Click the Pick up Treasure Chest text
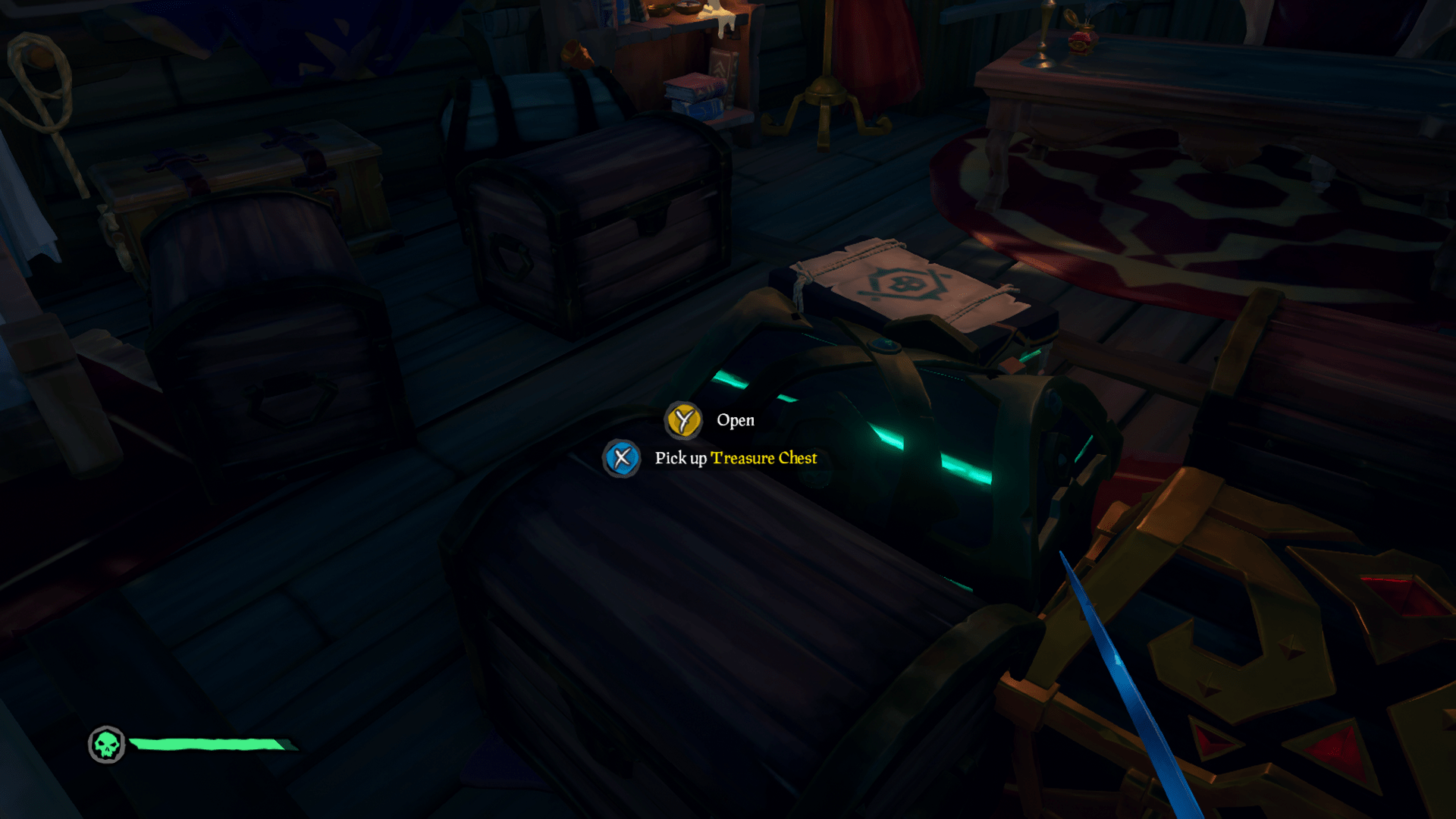 pos(736,458)
